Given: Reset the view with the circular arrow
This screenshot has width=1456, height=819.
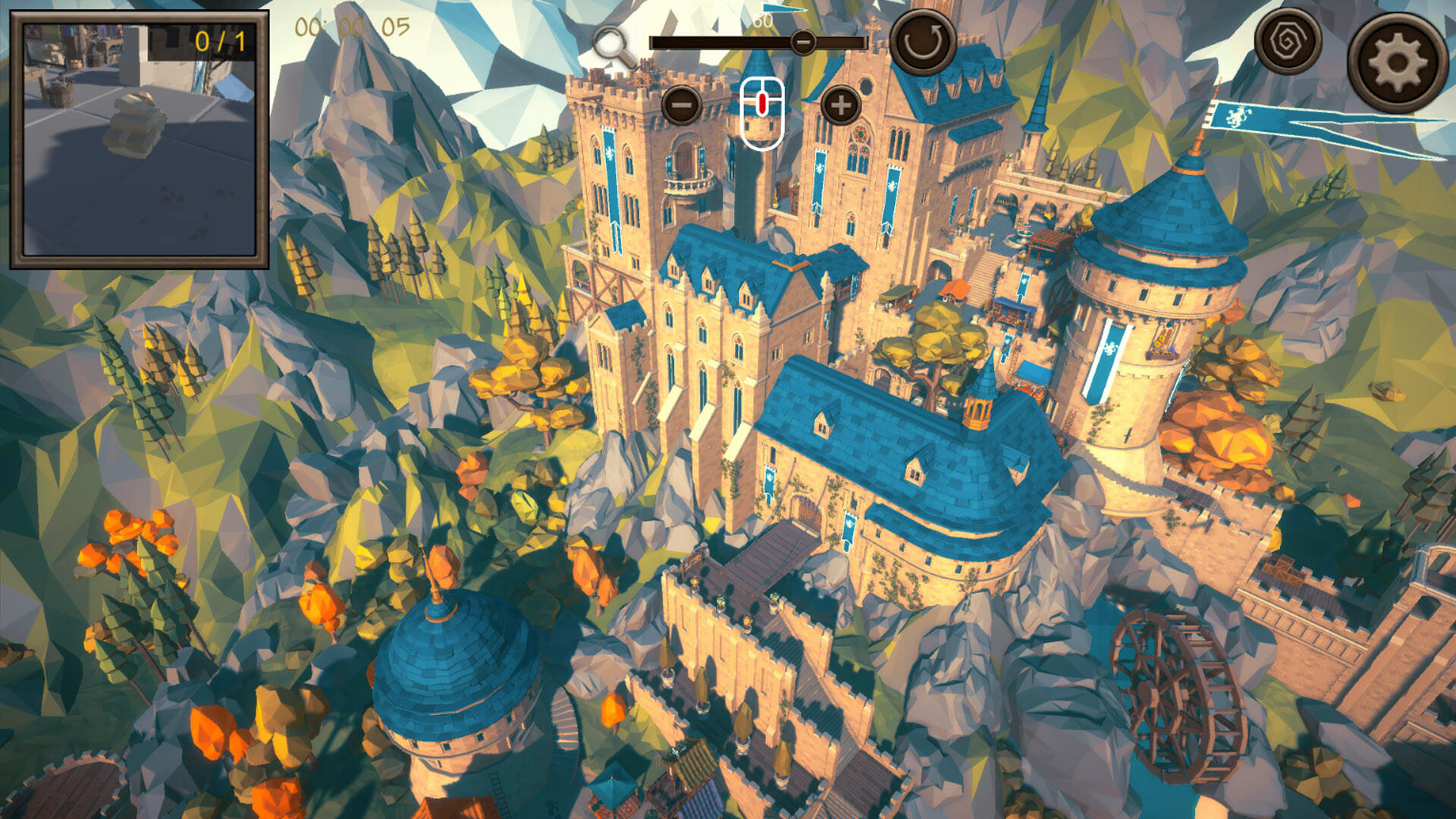Looking at the screenshot, I should point(922,42).
